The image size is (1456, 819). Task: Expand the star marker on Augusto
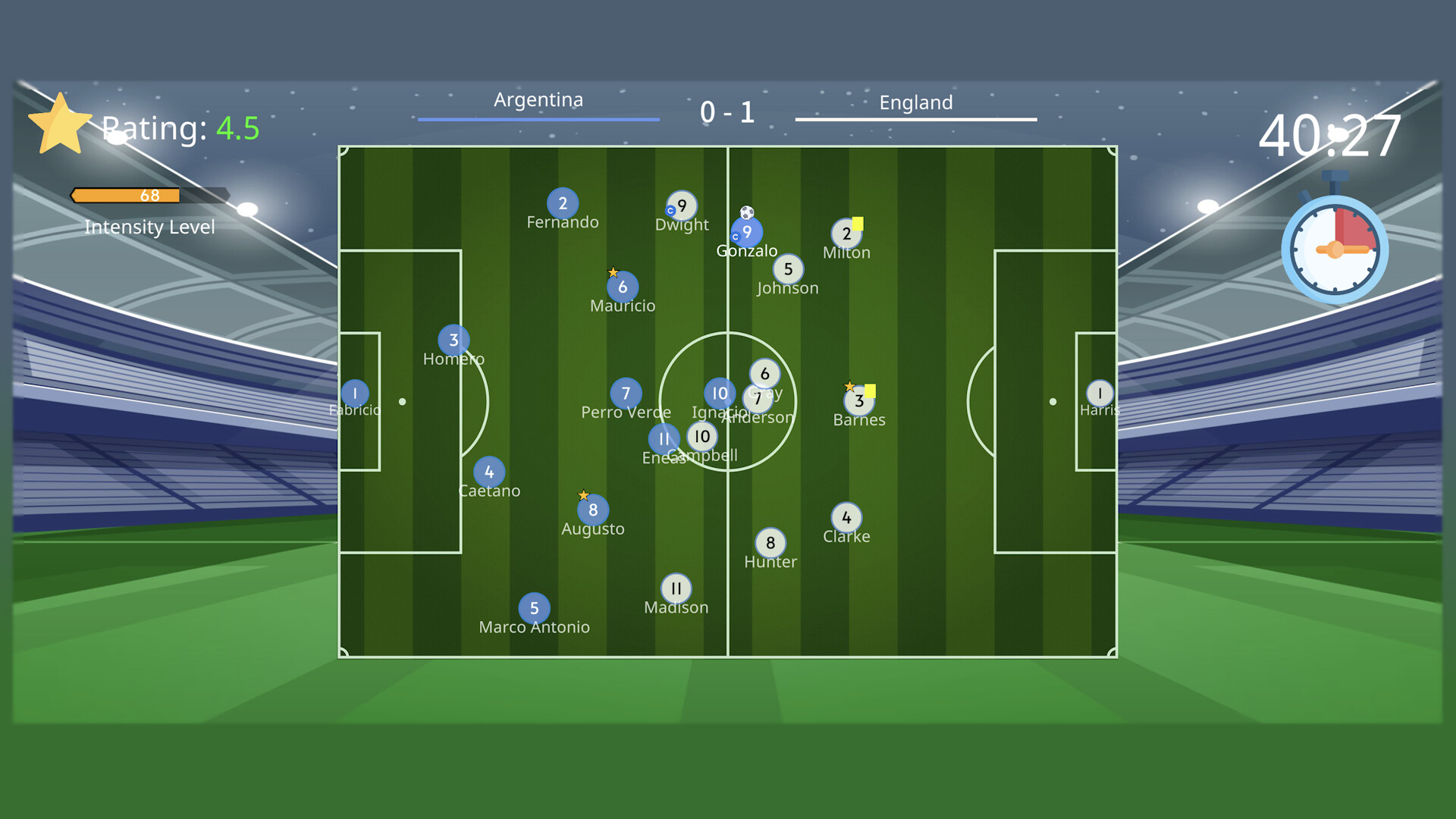coord(583,495)
